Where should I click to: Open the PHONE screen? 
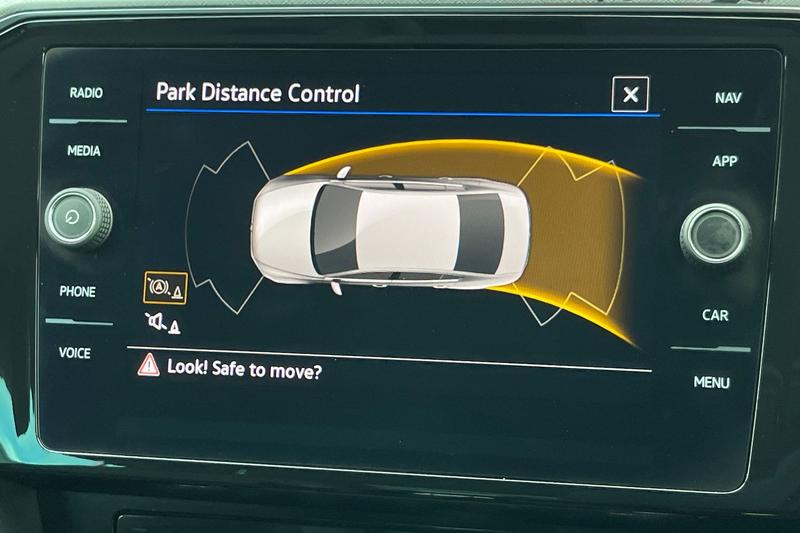[77, 292]
